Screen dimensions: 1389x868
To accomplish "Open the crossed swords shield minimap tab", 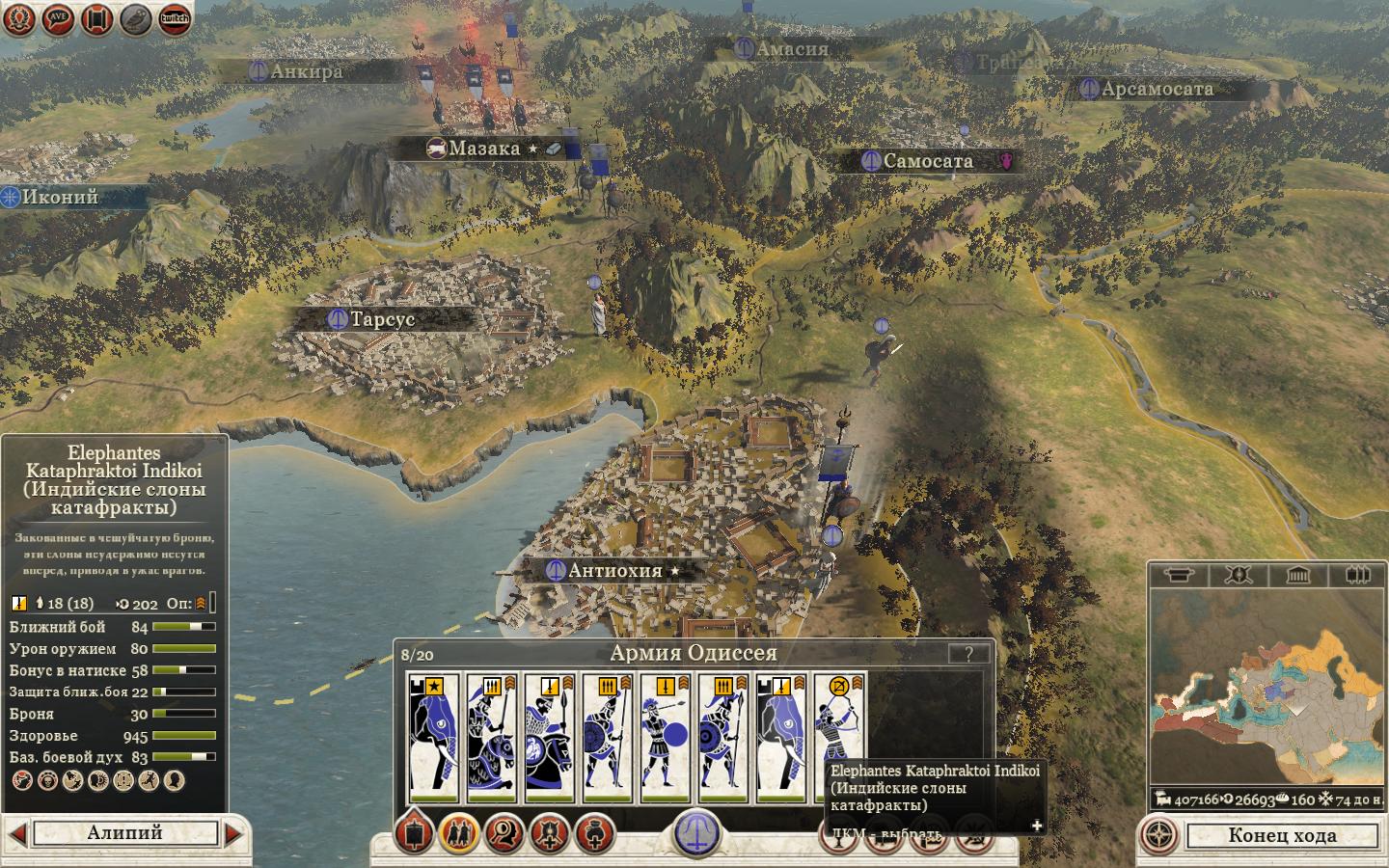I will pyautogui.click(x=1238, y=576).
